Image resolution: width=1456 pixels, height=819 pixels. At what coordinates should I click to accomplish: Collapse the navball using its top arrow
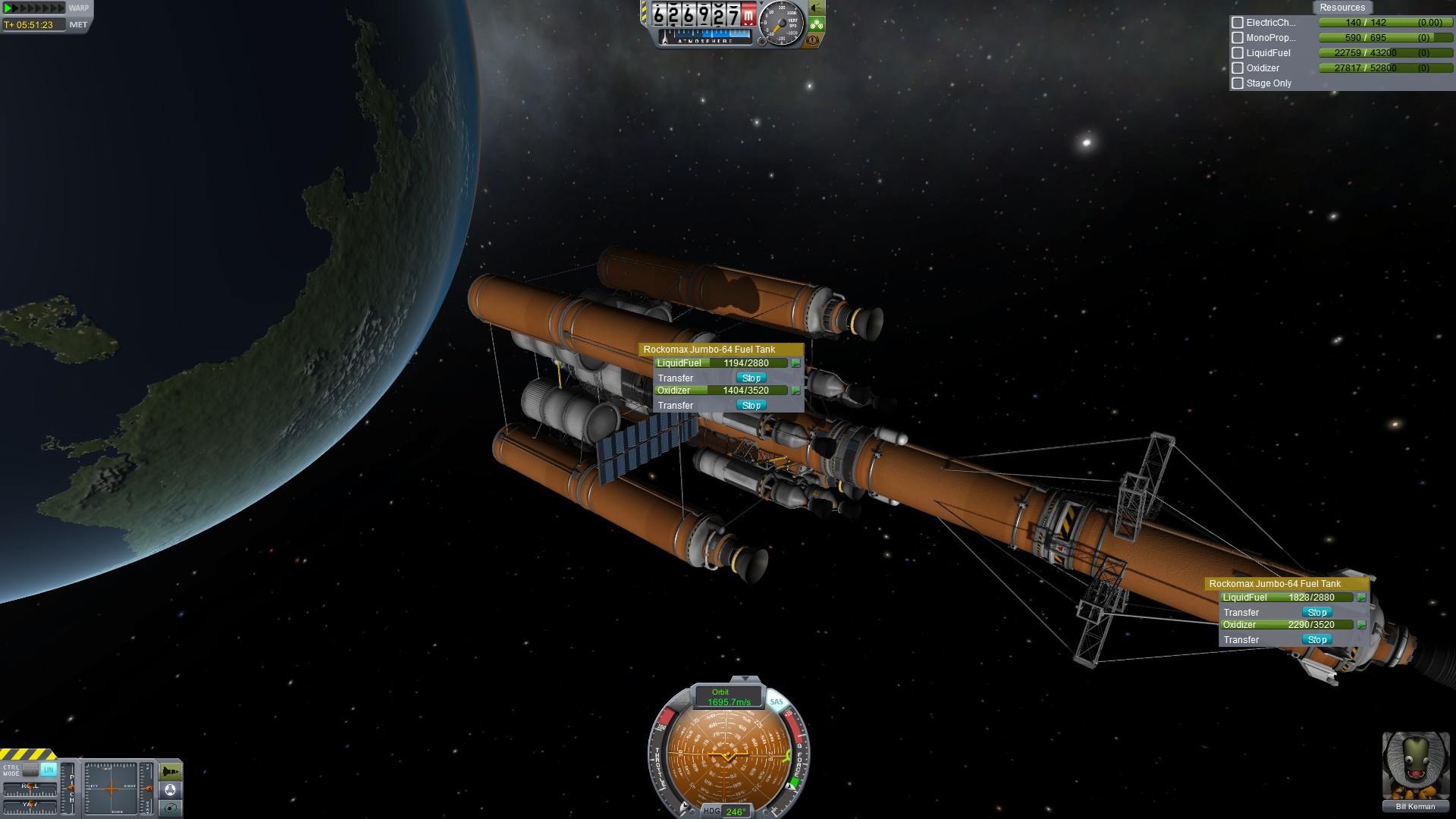pyautogui.click(x=745, y=679)
